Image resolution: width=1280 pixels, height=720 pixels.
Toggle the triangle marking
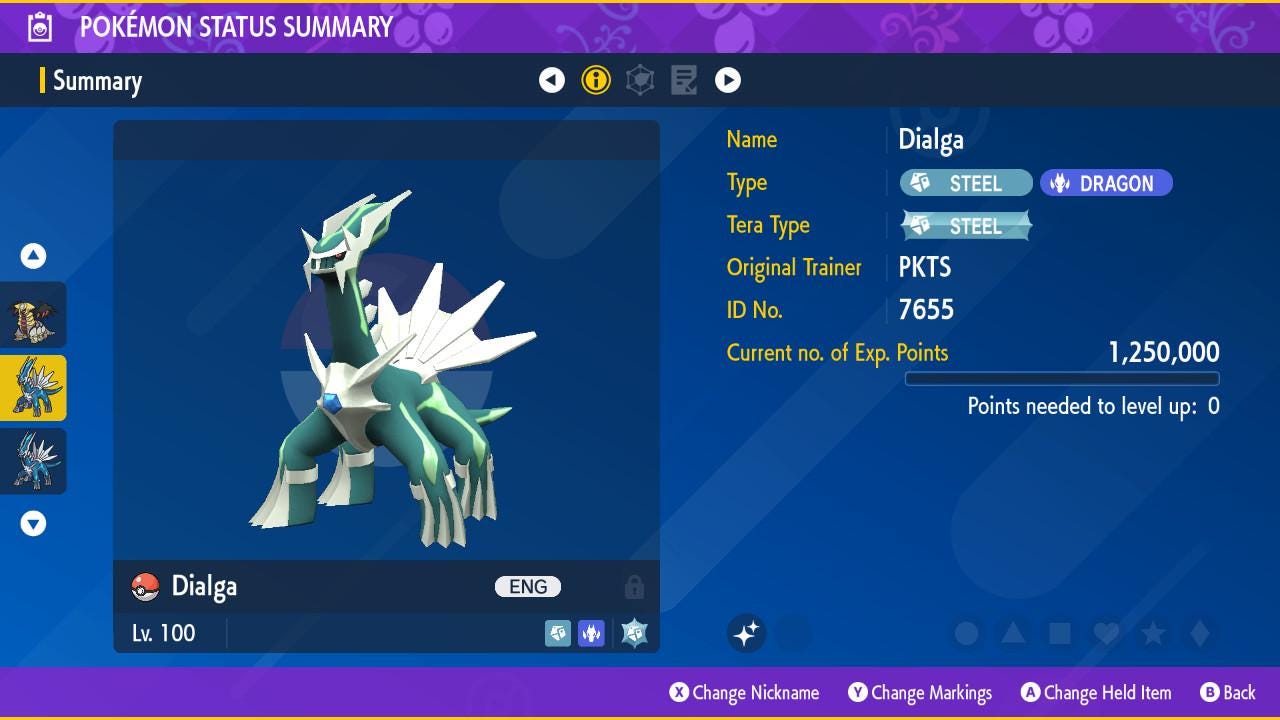point(1013,633)
